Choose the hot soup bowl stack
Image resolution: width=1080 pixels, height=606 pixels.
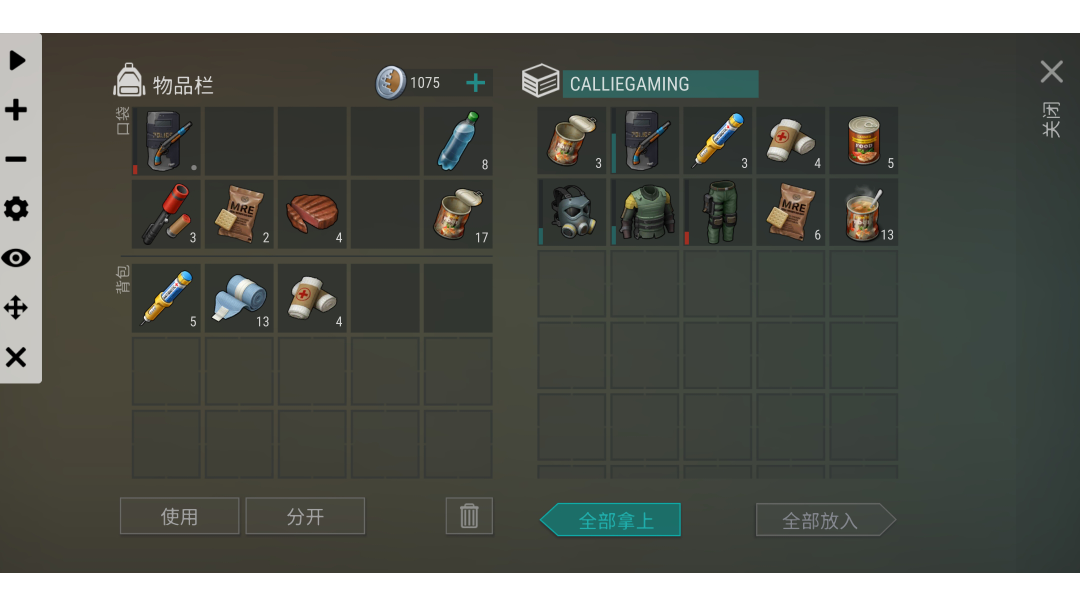point(864,212)
